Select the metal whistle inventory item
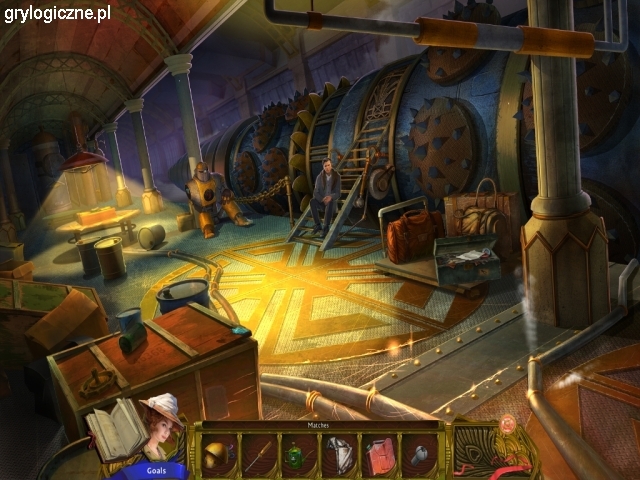 click(x=420, y=453)
